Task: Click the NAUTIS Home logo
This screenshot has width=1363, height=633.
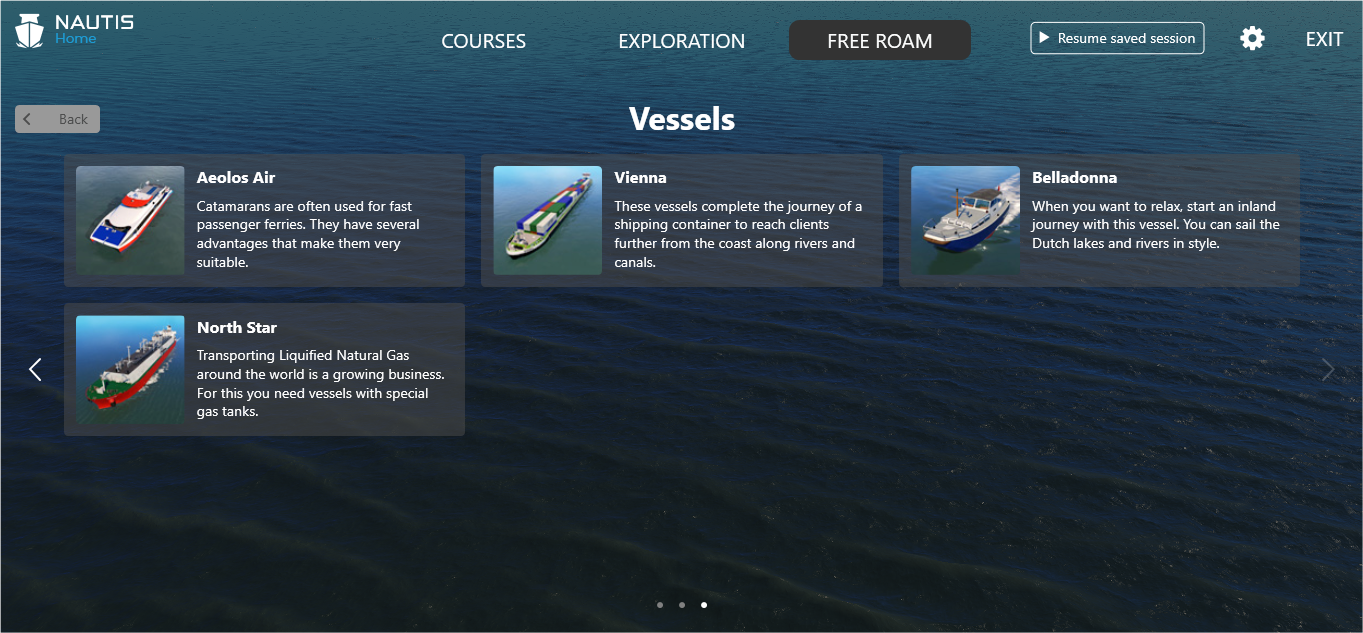Action: pyautogui.click(x=74, y=30)
